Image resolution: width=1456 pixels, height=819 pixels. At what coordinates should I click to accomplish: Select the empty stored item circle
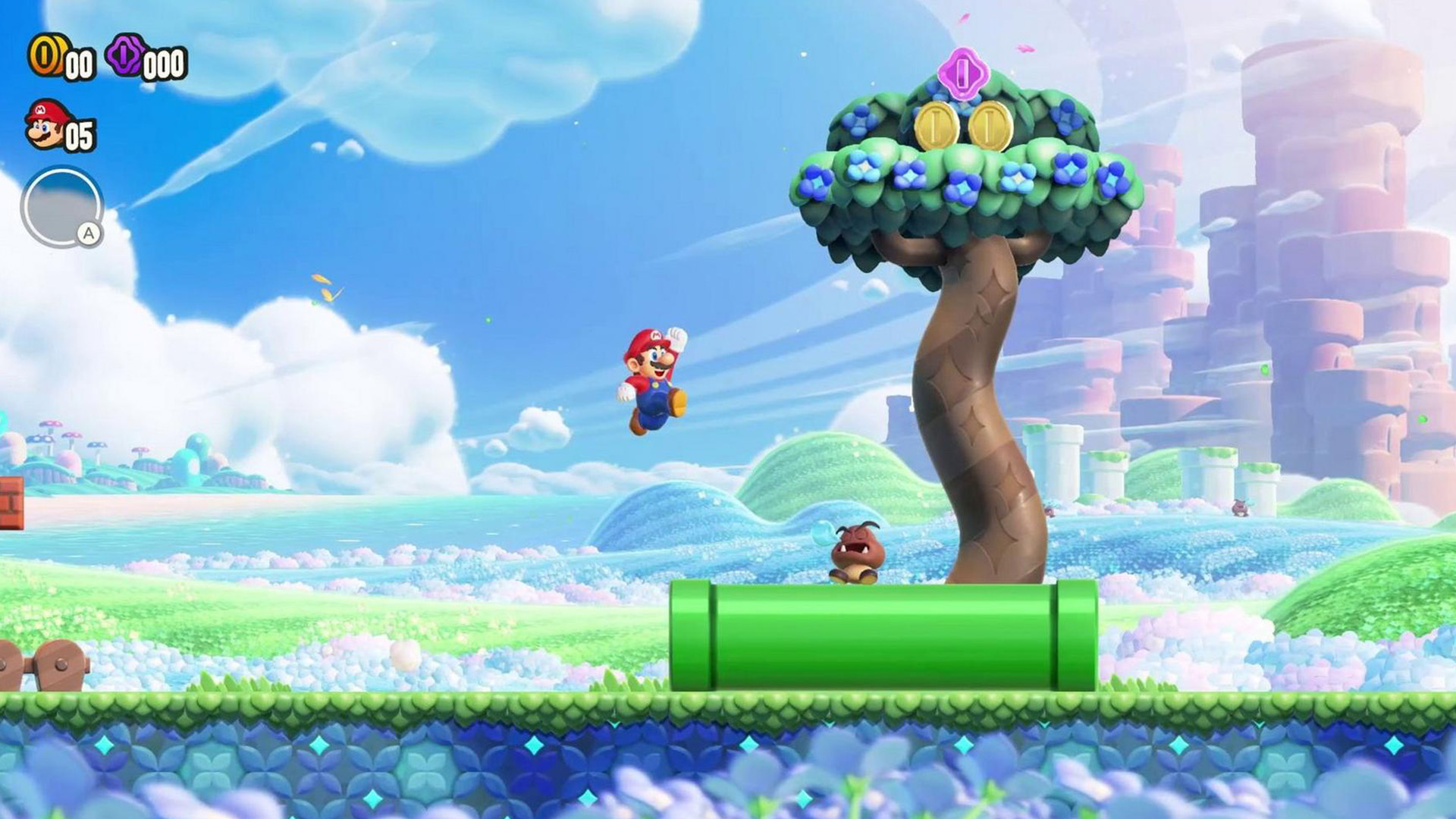pyautogui.click(x=61, y=207)
